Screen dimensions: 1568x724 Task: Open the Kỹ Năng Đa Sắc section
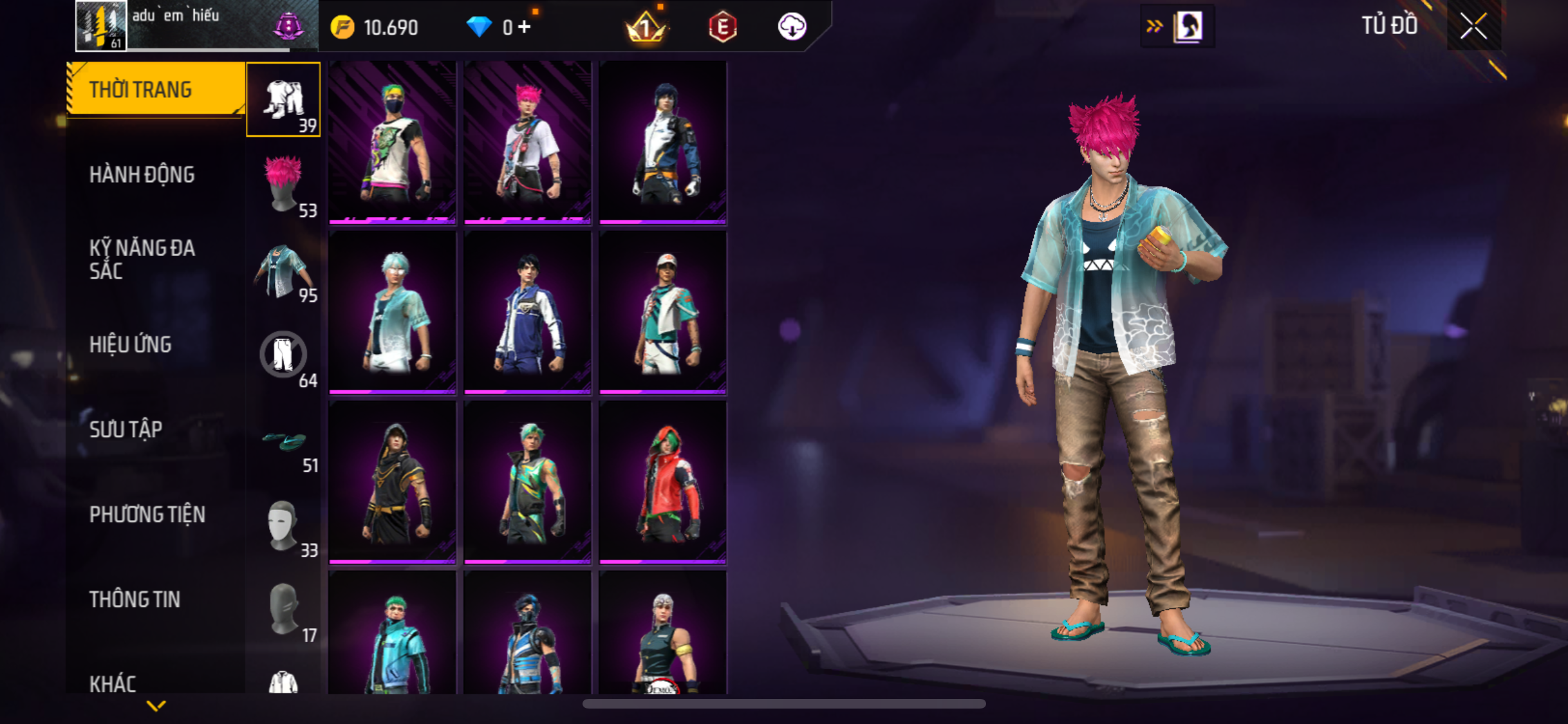click(x=142, y=259)
